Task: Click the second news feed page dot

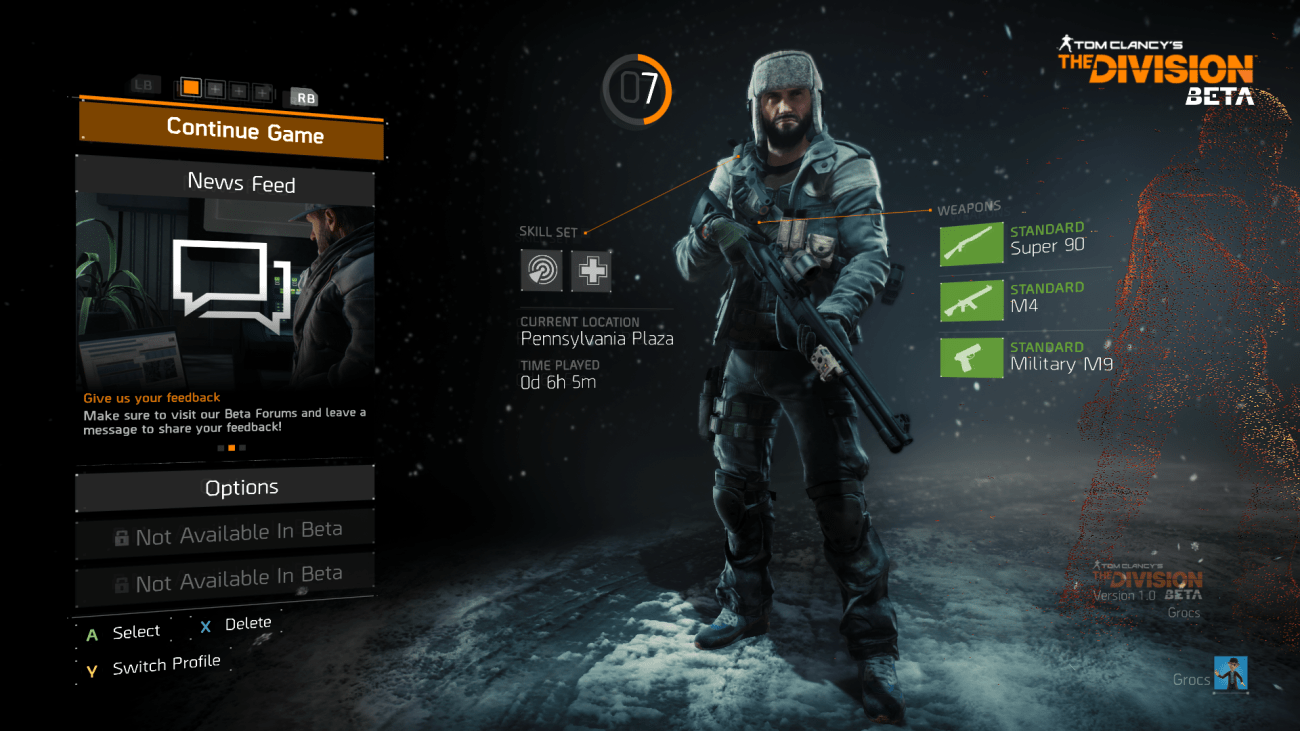Action: click(231, 447)
